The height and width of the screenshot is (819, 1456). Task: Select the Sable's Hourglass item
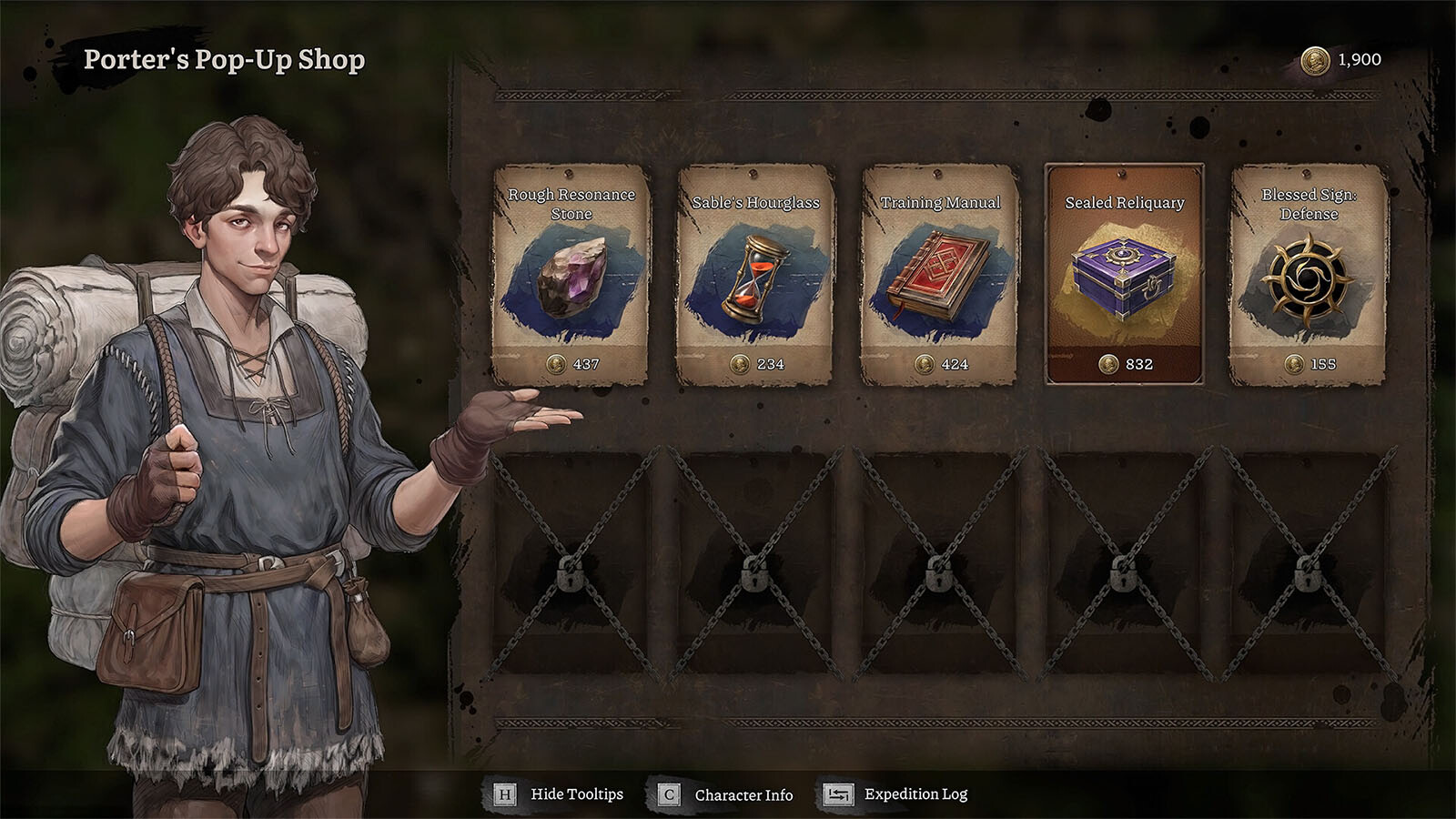pos(755,275)
